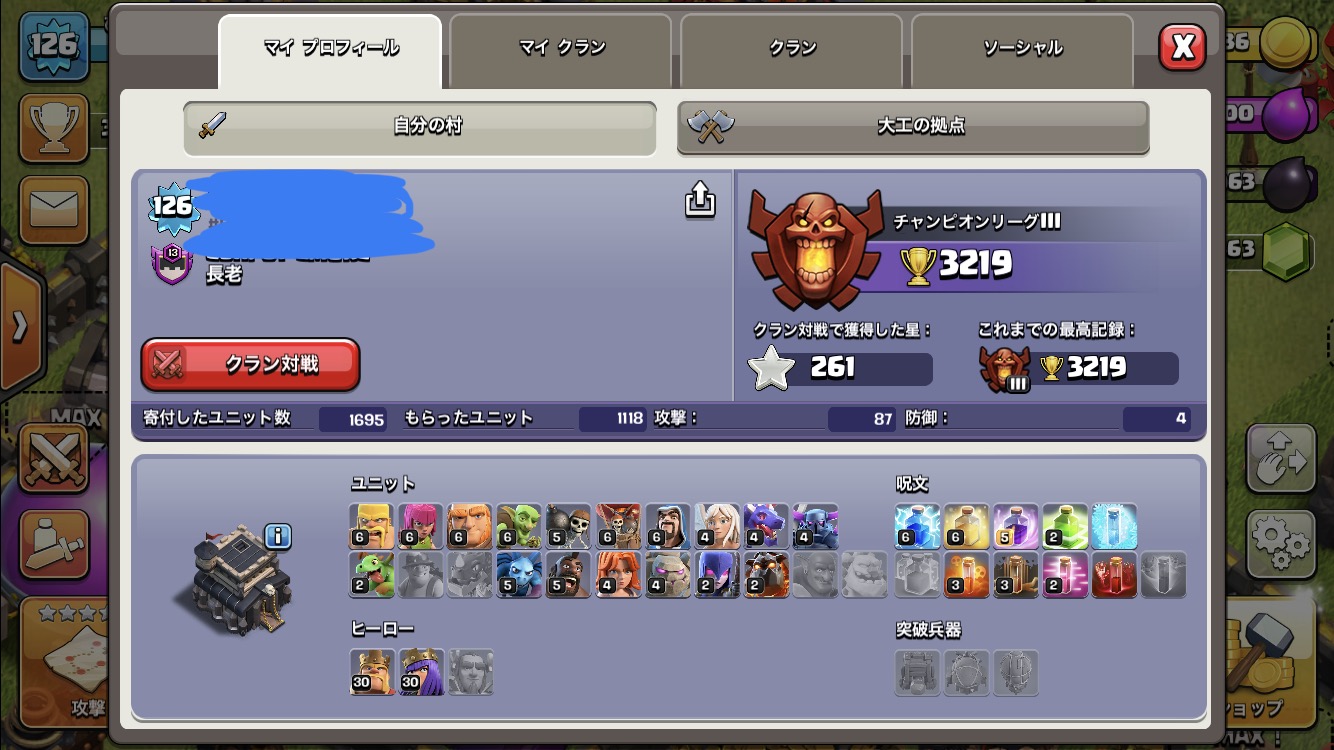This screenshot has width=1334, height=750.
Task: Close the profile window with X
Action: click(x=1182, y=46)
